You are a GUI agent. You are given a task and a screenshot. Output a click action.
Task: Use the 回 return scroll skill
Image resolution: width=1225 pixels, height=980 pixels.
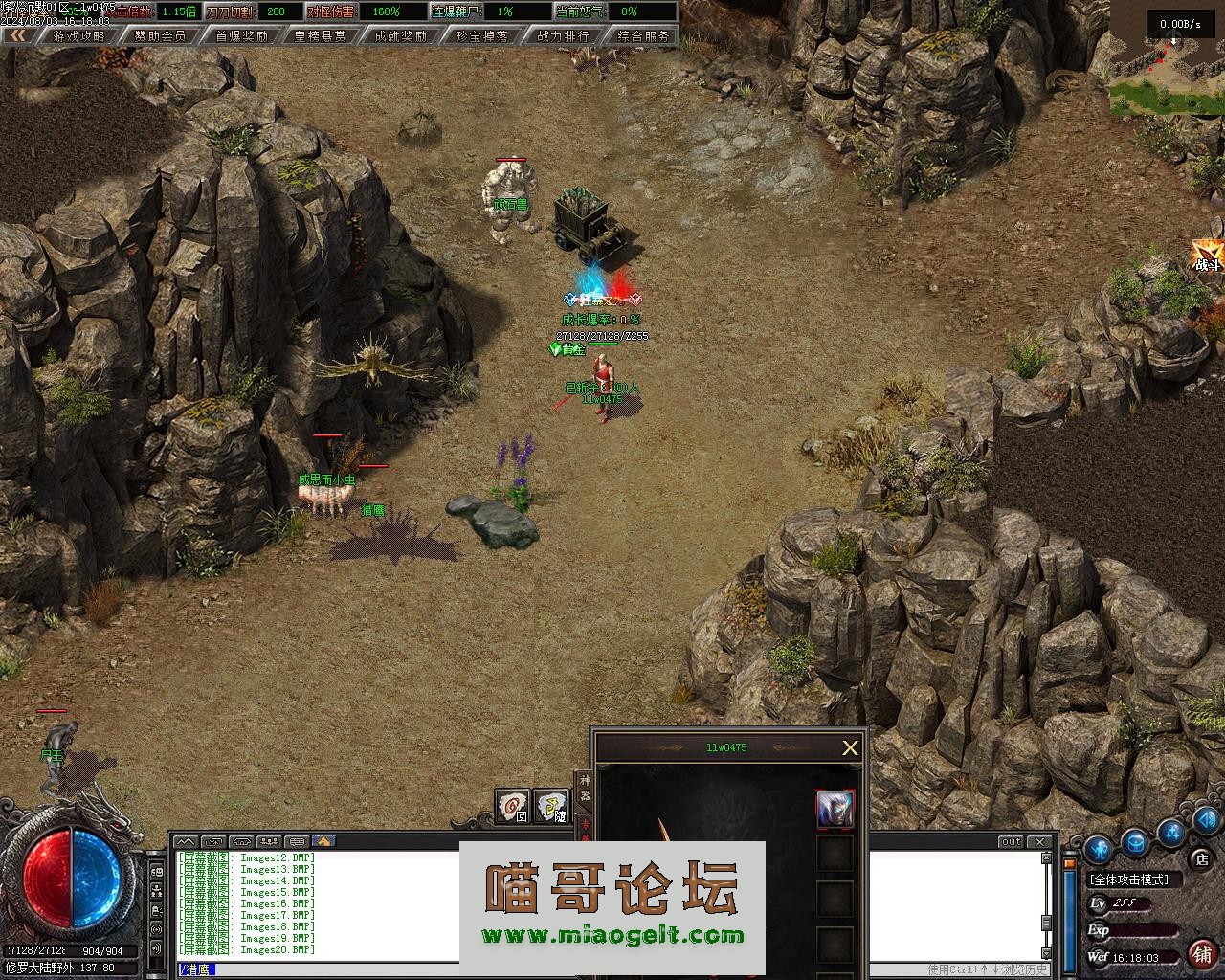(512, 806)
